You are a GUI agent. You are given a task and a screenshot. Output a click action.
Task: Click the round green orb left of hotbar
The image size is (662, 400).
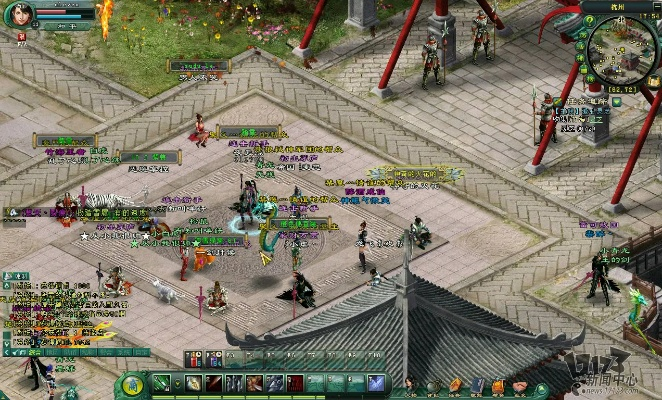click(132, 383)
